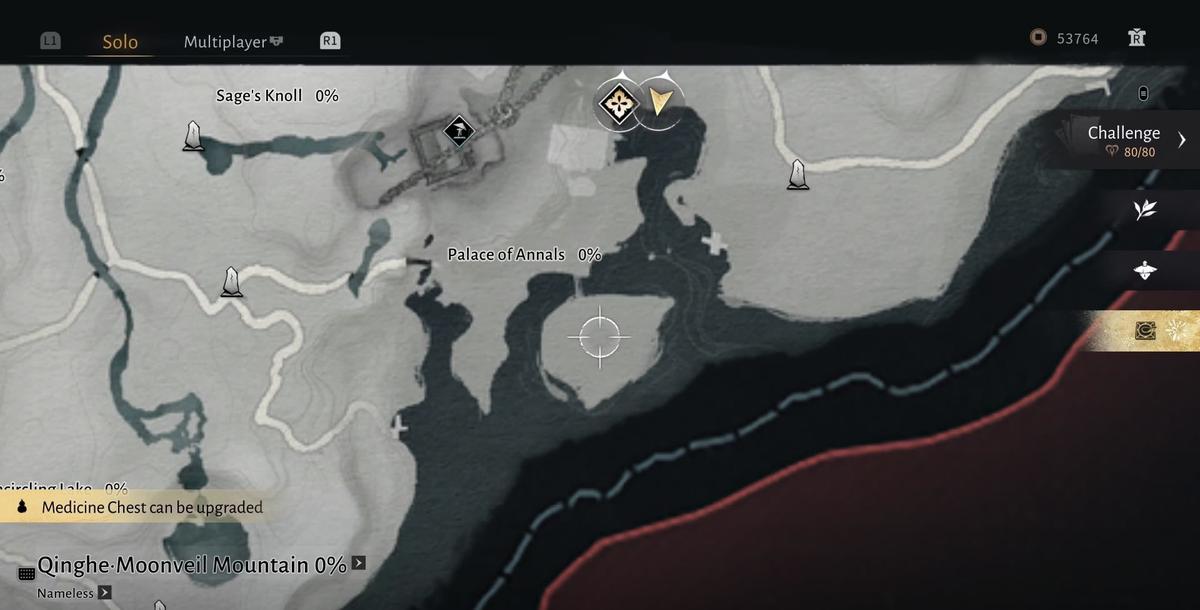This screenshot has width=1200, height=610.
Task: Switch to the Multiplayer tab
Action: tap(225, 42)
